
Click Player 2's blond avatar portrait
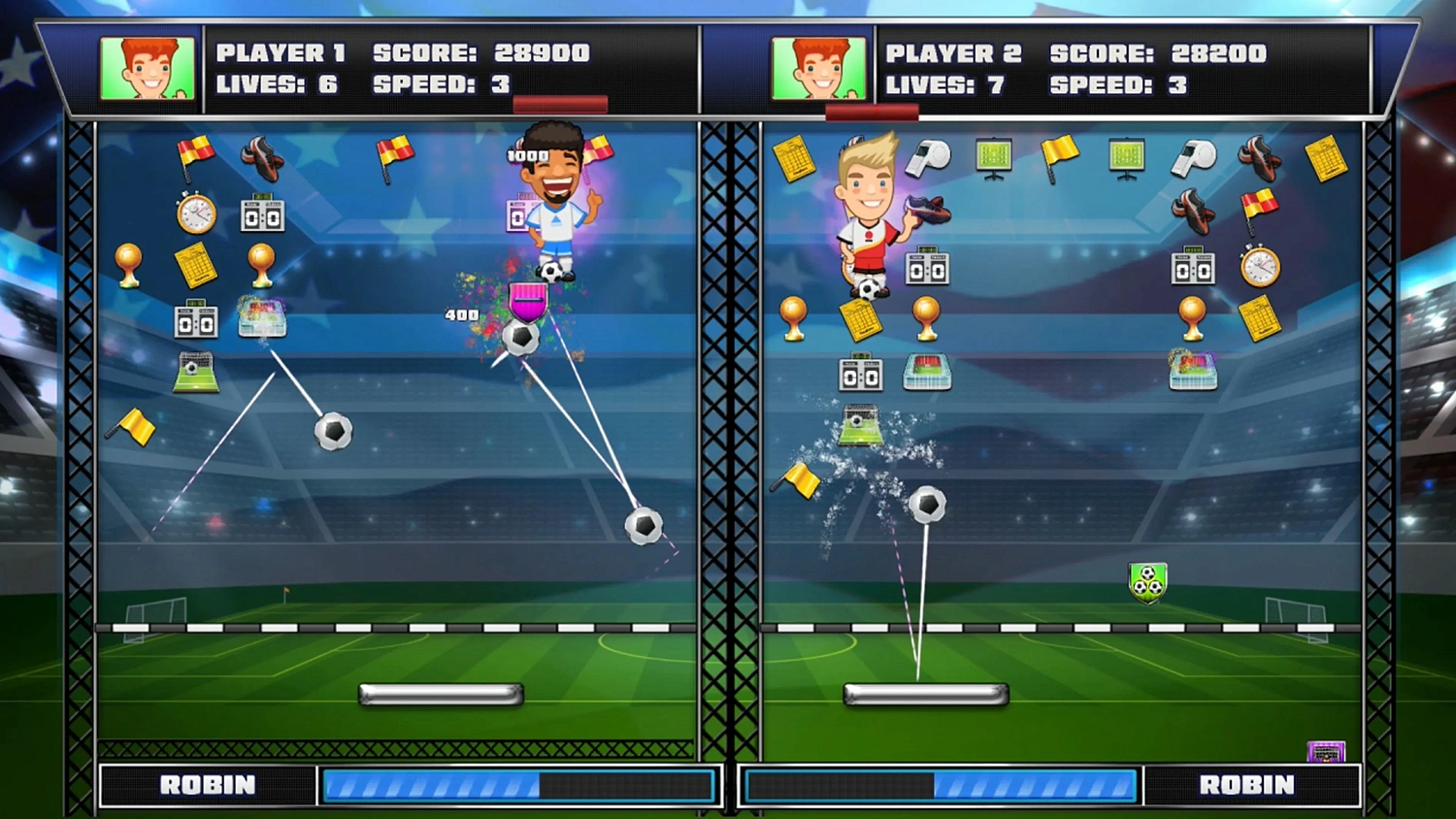tap(818, 68)
